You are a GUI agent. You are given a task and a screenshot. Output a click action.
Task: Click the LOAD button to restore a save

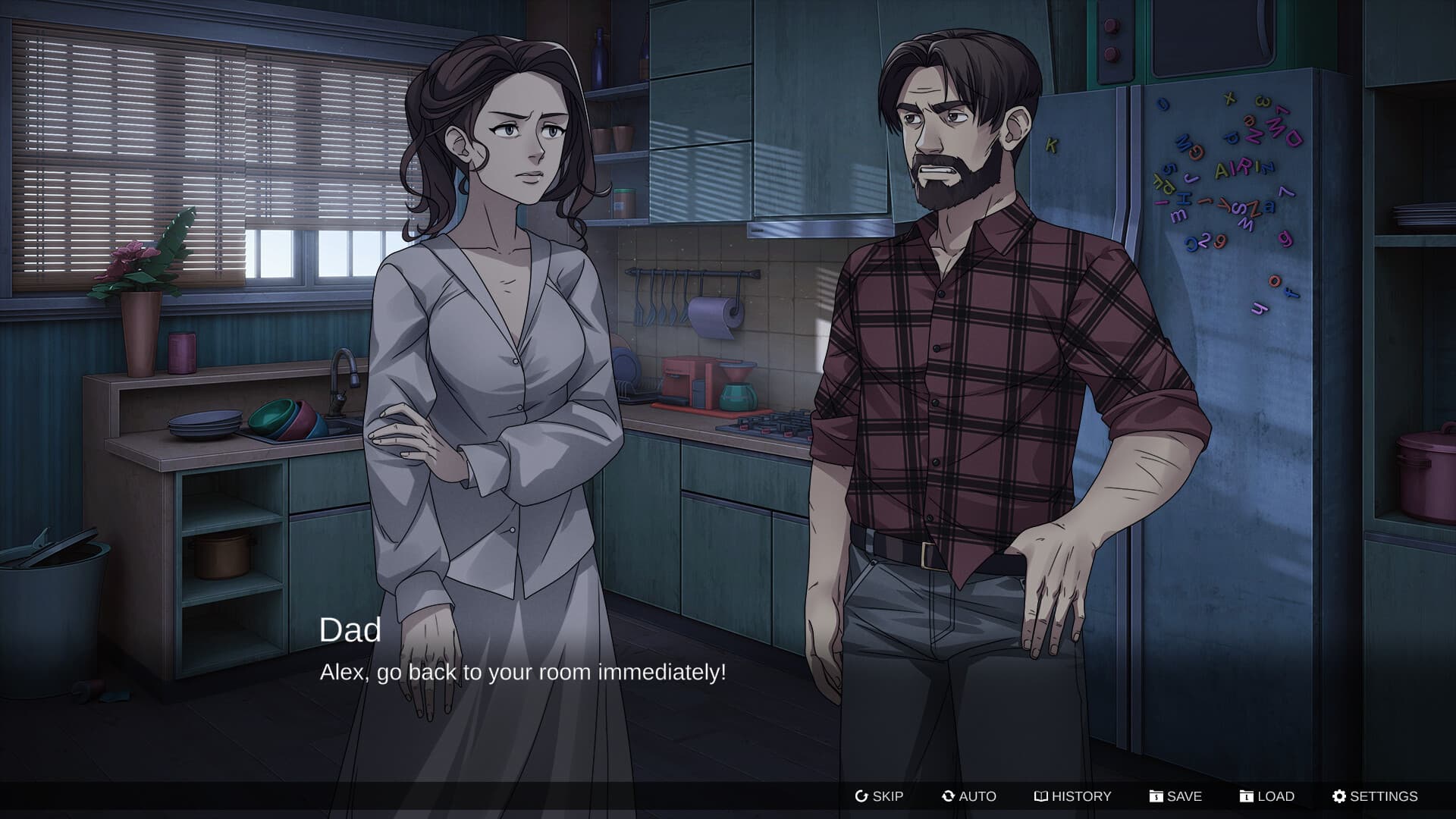coord(1272,796)
